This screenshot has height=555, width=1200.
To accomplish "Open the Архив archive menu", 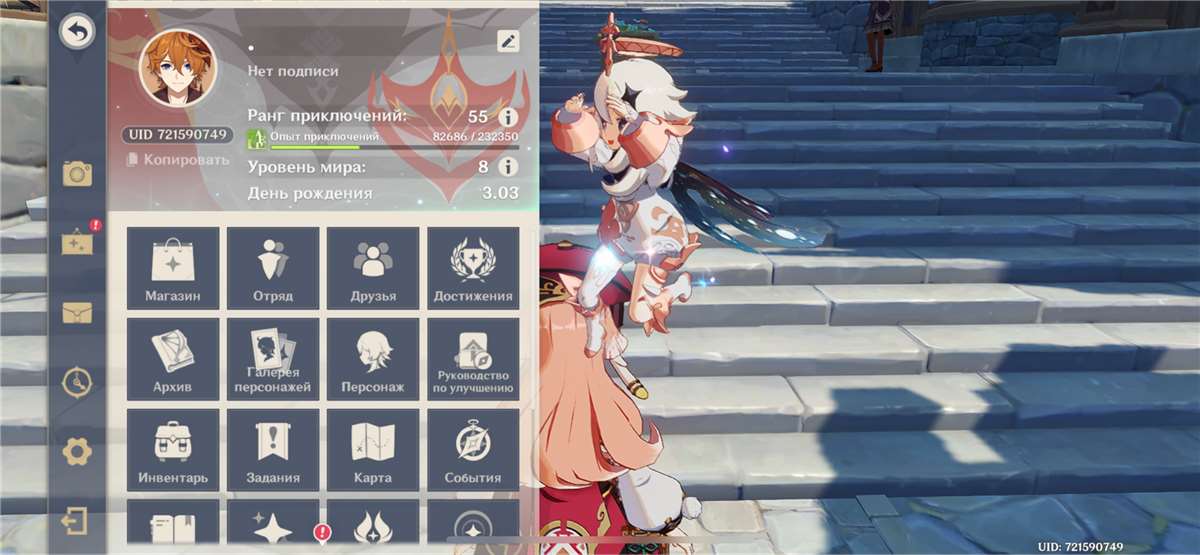I will [x=173, y=358].
